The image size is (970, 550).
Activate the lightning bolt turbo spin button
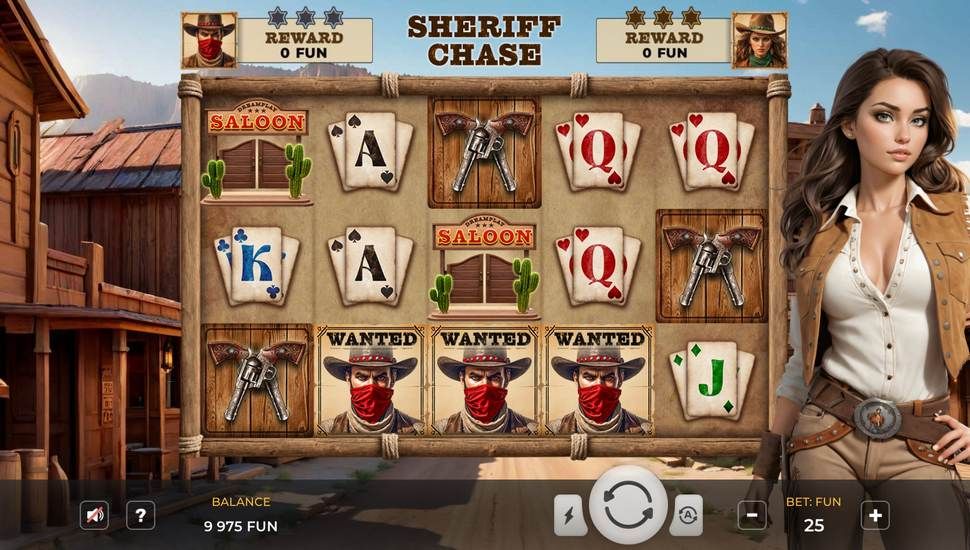point(570,515)
